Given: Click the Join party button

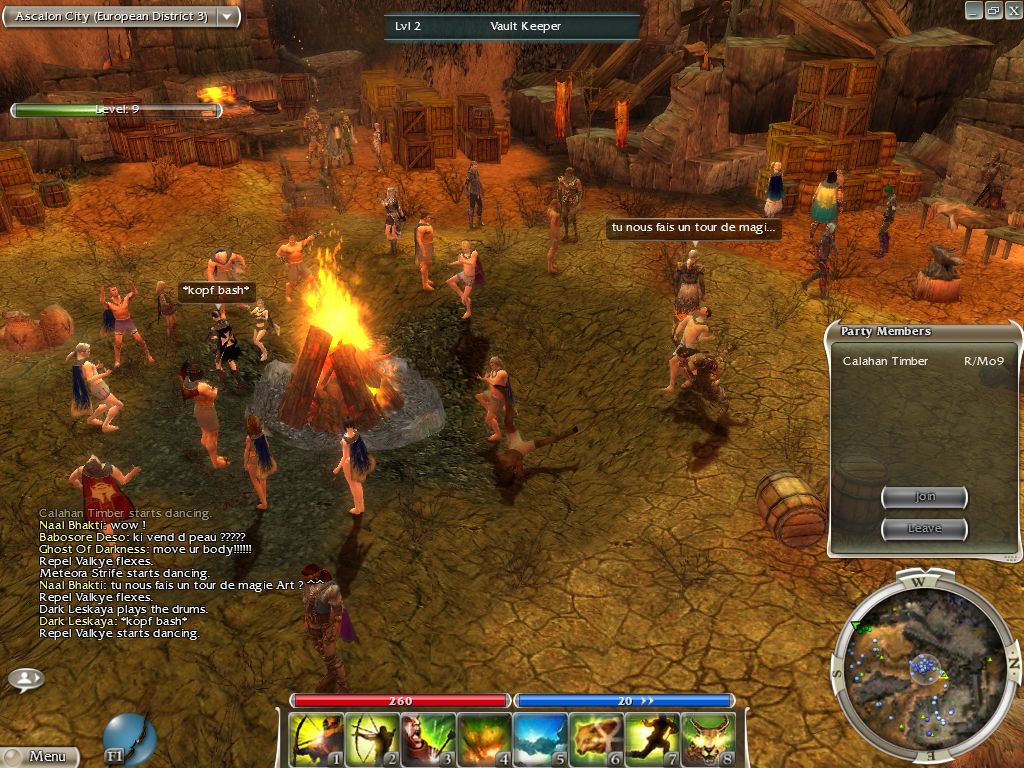Looking at the screenshot, I should [x=924, y=497].
